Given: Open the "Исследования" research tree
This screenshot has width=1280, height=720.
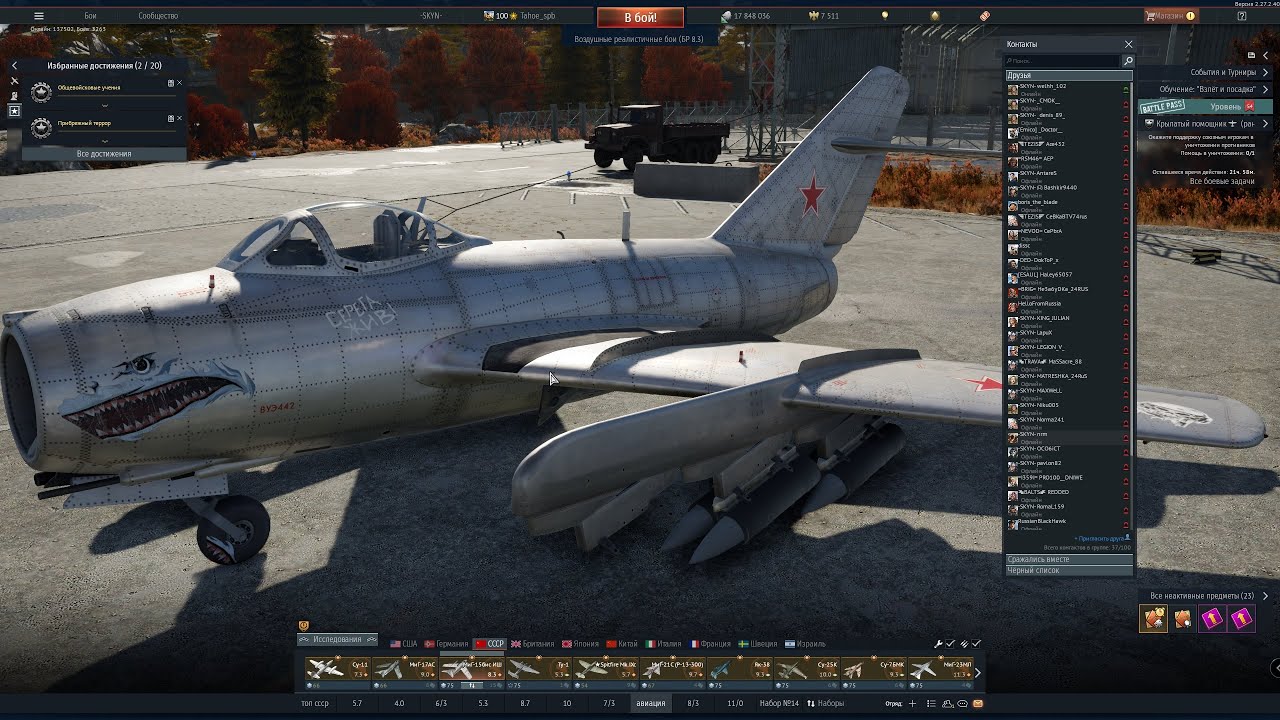Looking at the screenshot, I should (x=337, y=639).
